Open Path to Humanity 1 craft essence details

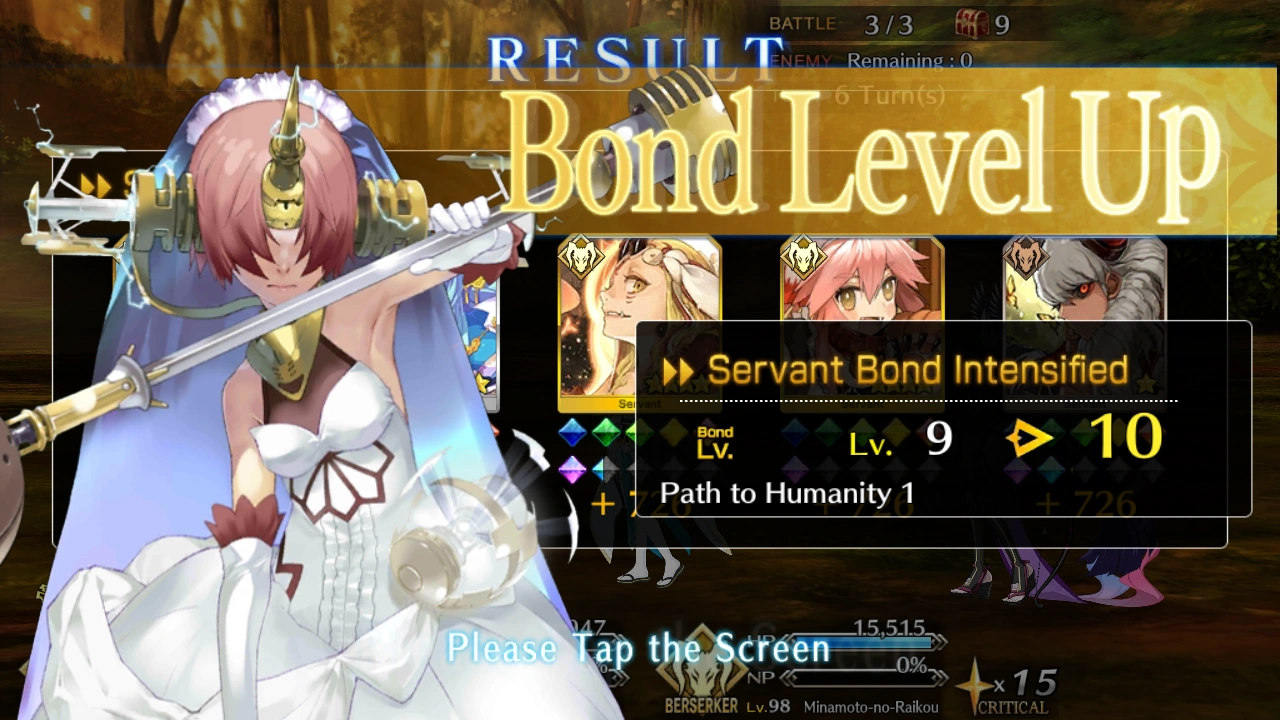click(786, 493)
